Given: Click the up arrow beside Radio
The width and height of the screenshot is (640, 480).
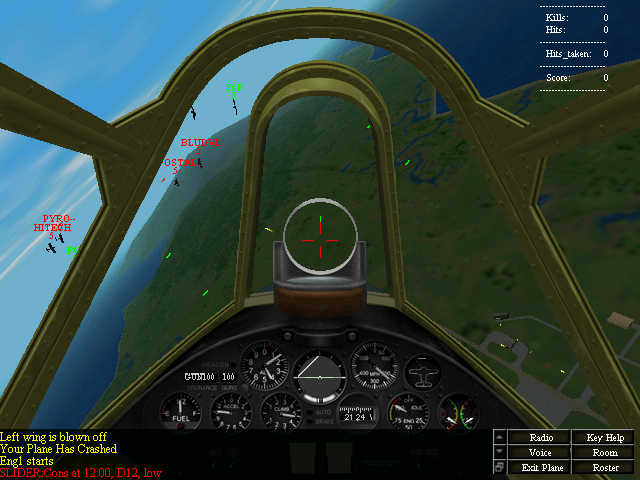Looking at the screenshot, I should point(500,438).
